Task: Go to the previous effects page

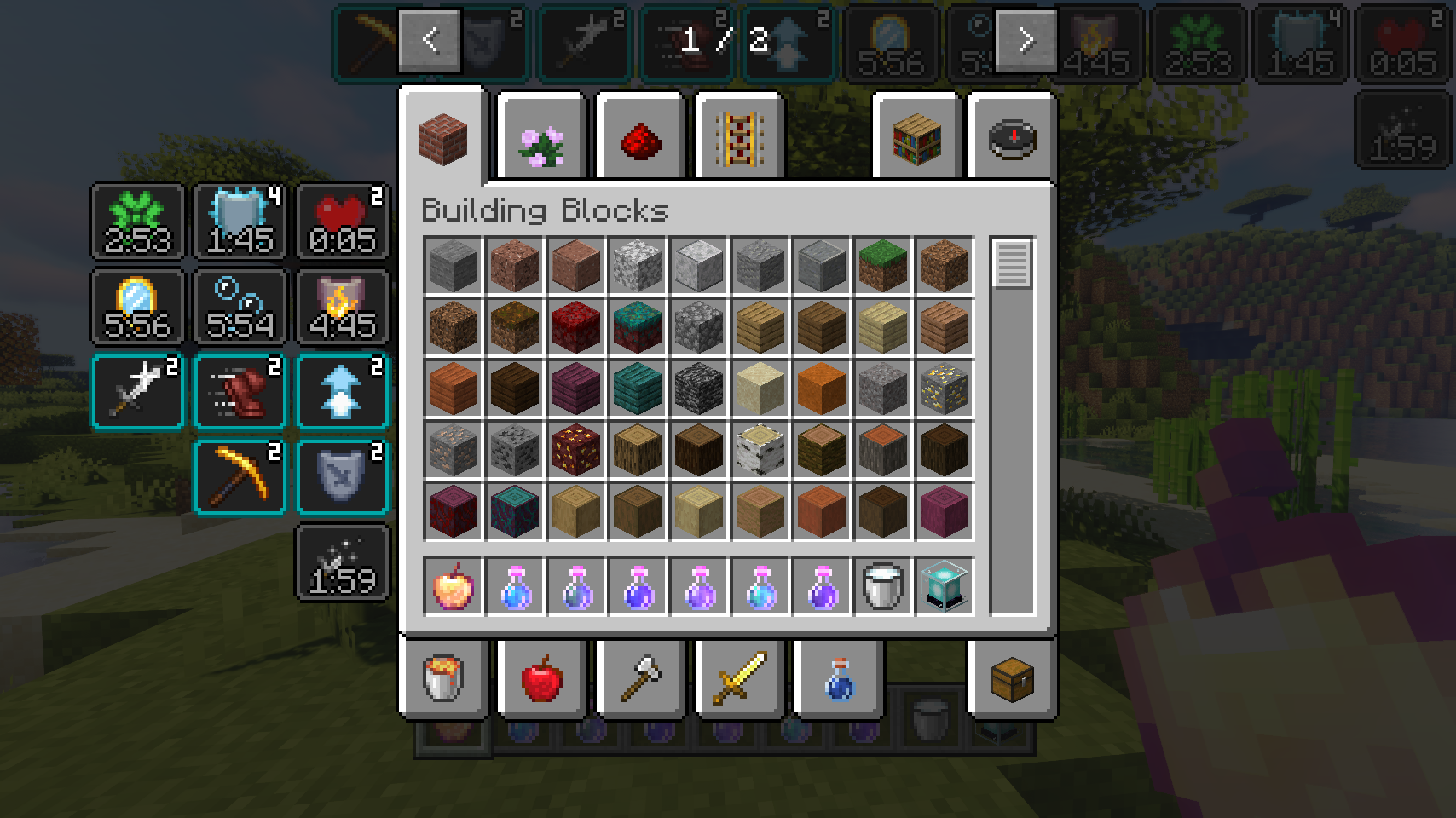Action: (x=430, y=40)
